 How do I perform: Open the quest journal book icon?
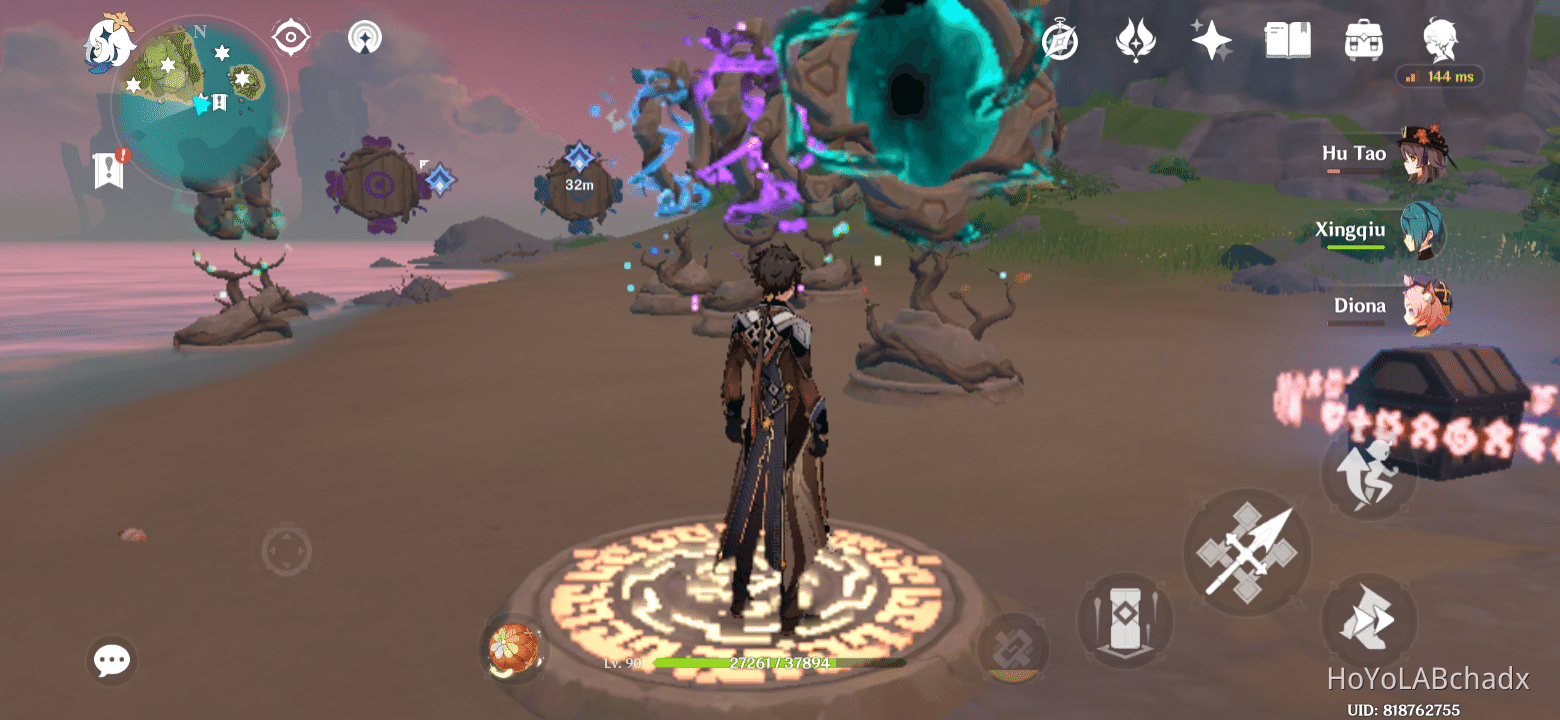tap(1287, 38)
